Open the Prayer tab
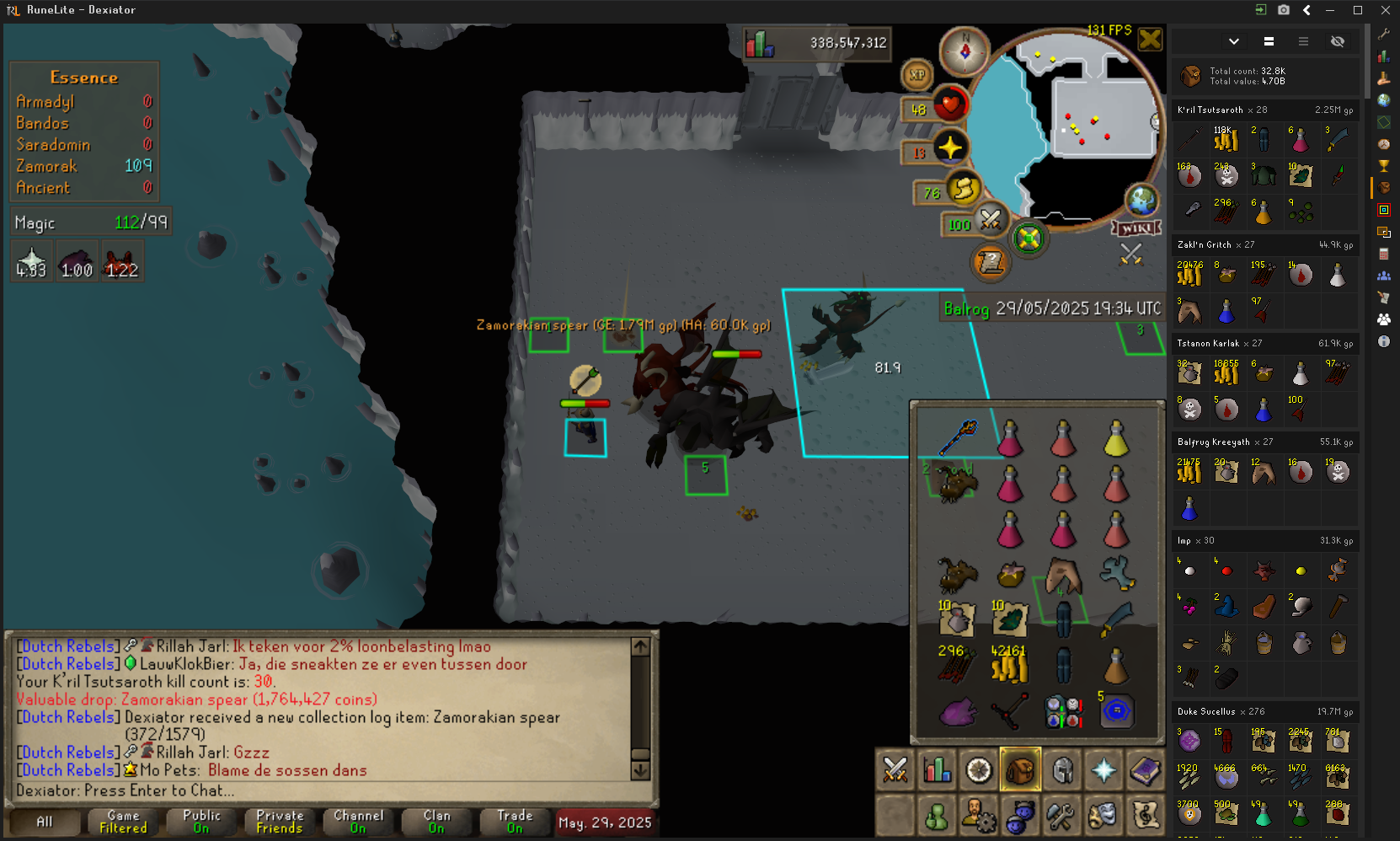The height and width of the screenshot is (841, 1400). coord(1103,769)
